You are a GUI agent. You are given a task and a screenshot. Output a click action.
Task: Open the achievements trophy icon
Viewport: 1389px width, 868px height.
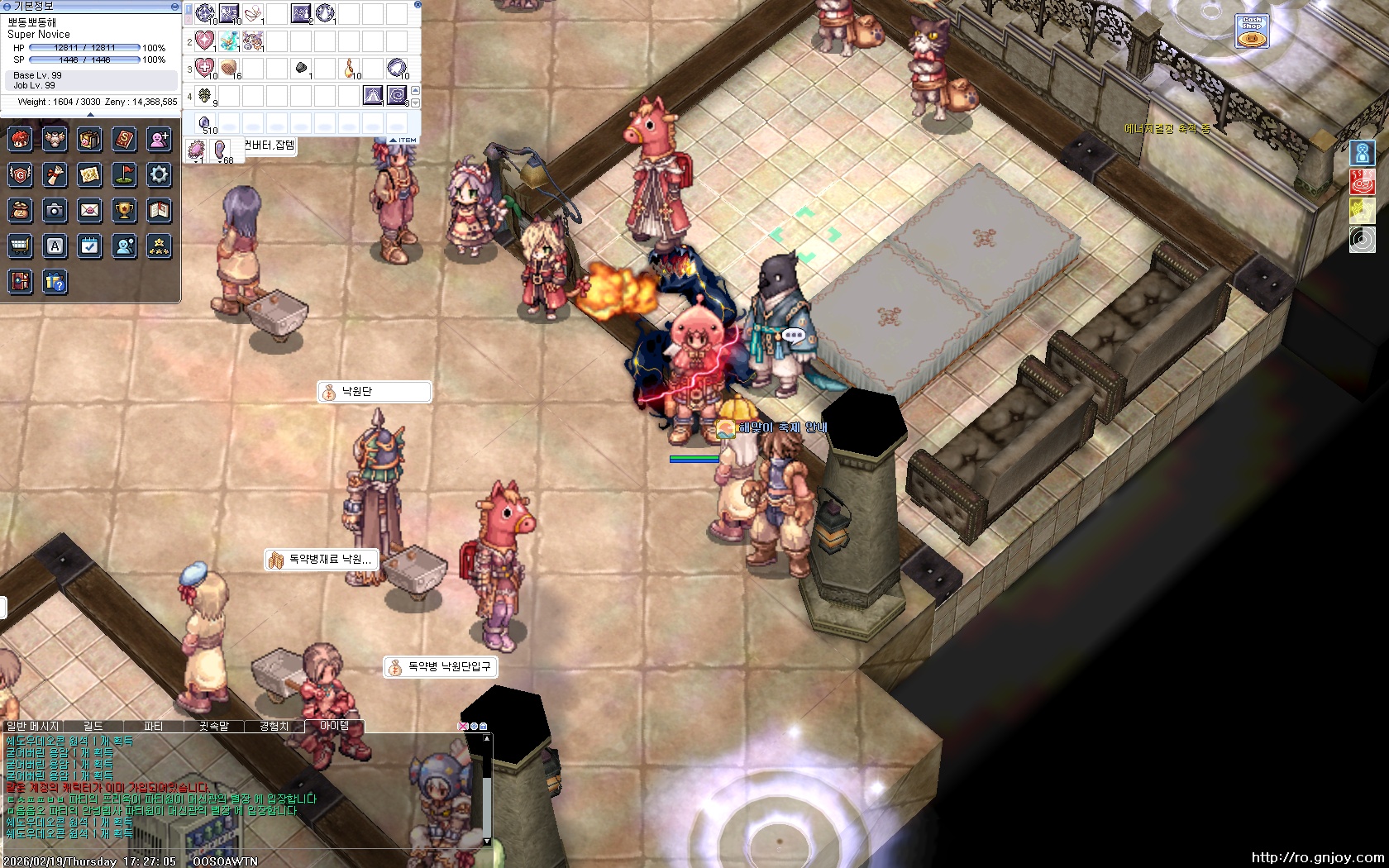[124, 211]
